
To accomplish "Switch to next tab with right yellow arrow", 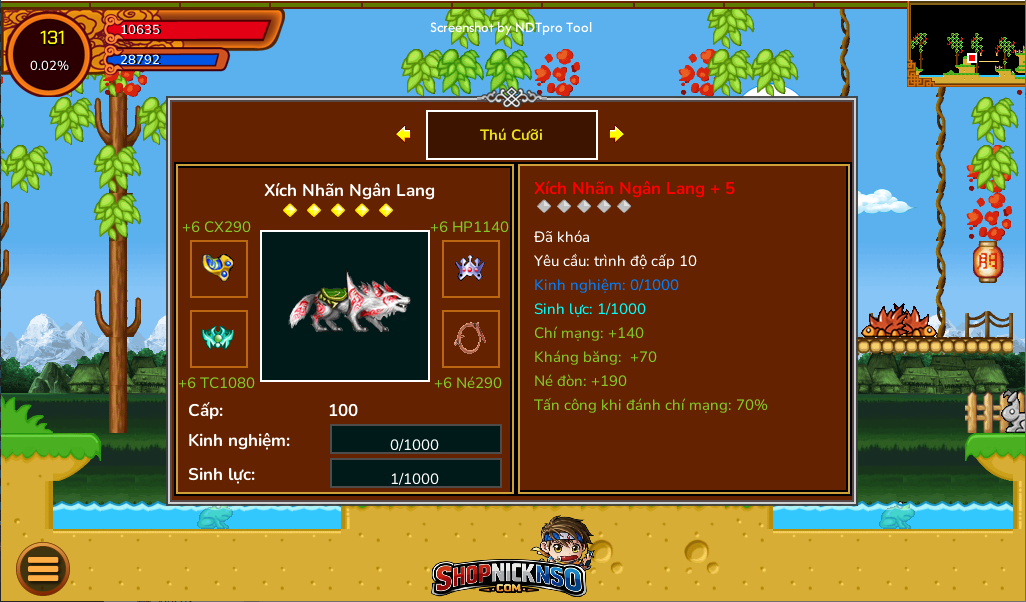I will [617, 134].
